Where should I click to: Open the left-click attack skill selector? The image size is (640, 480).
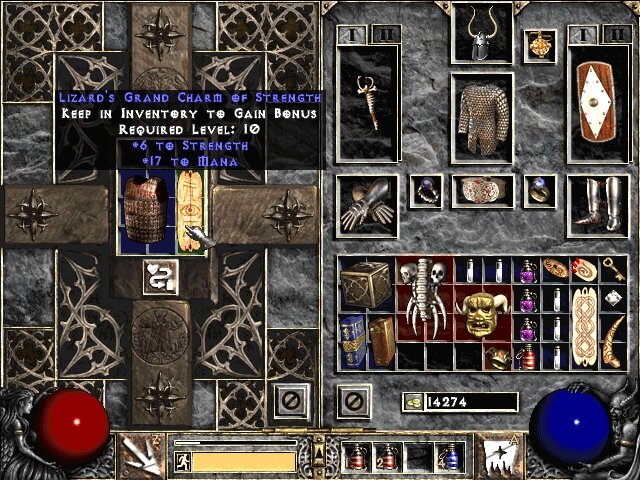click(137, 455)
